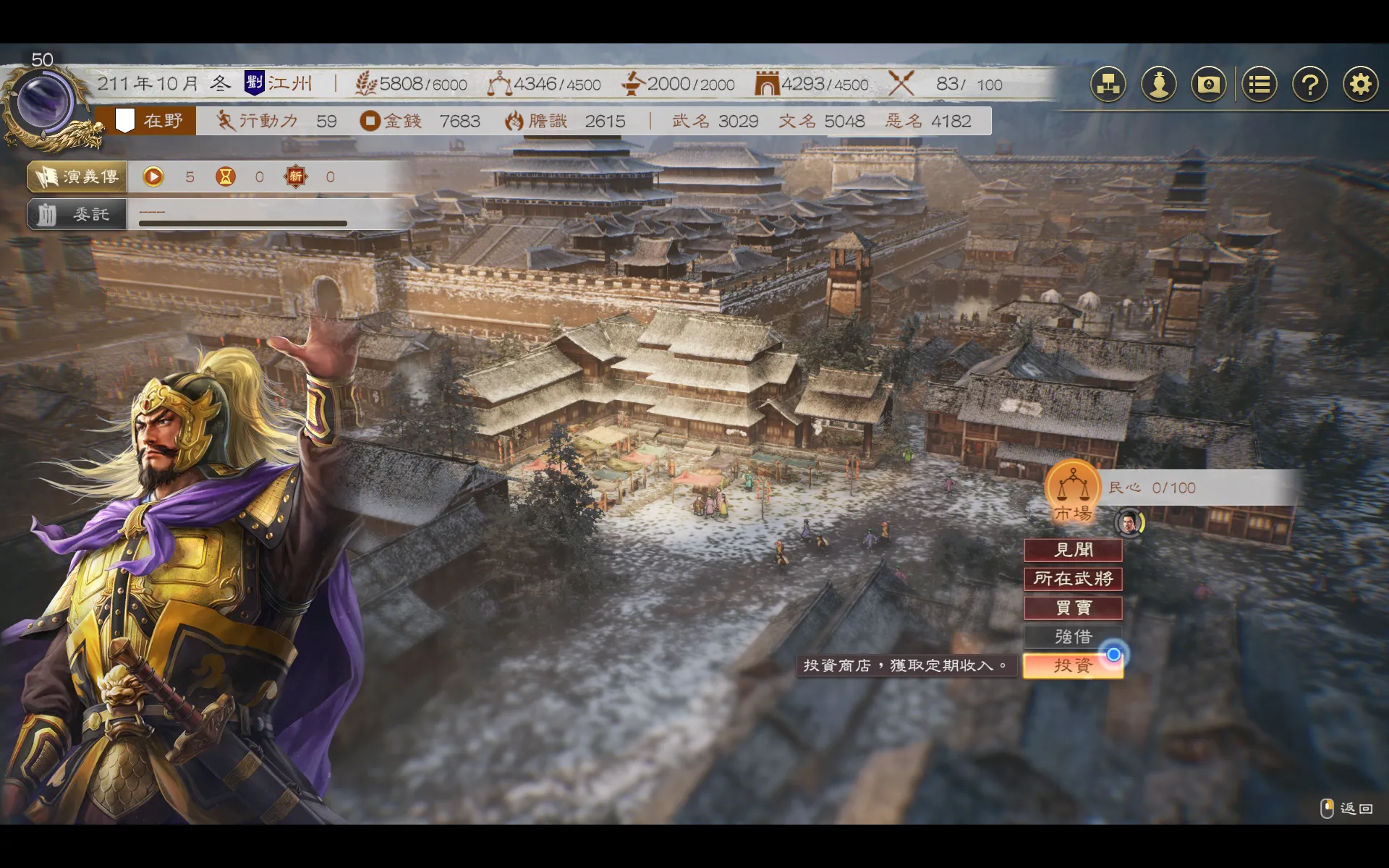Screen dimensions: 1389x868
Task: Open the settings gear icon
Action: (1361, 84)
